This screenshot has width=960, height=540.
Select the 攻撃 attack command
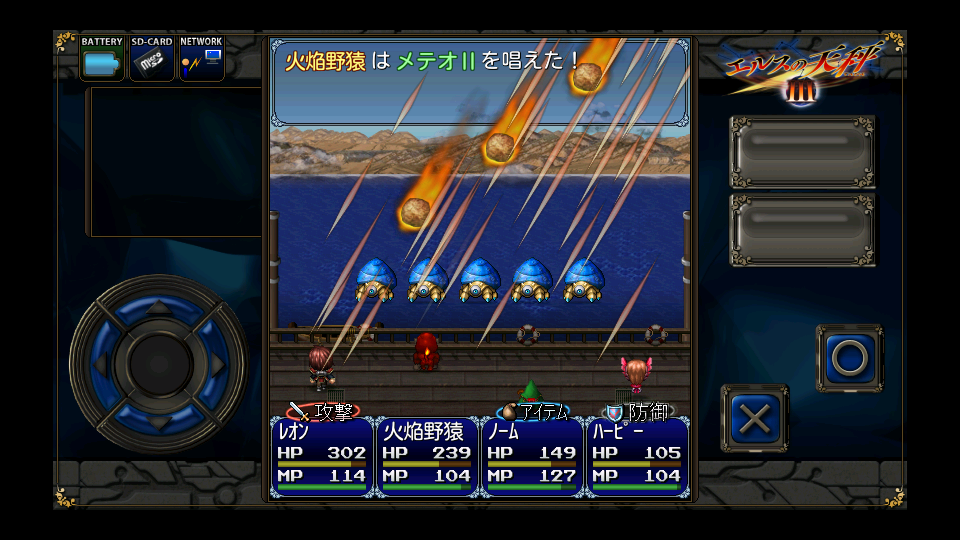point(323,411)
